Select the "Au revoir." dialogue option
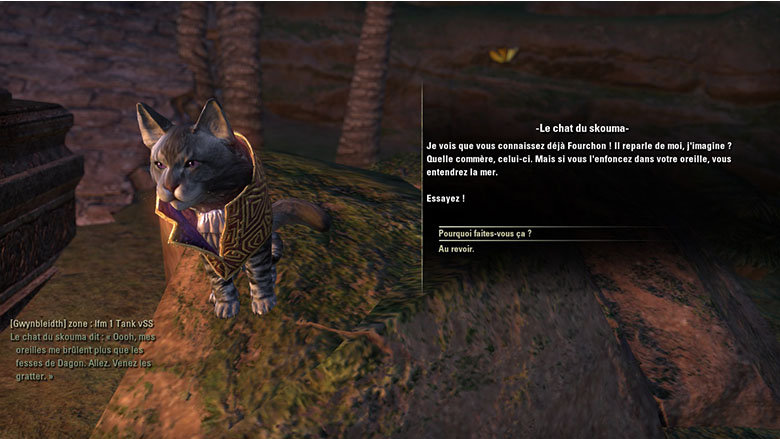Screen dimensions: 780x439 (x=457, y=249)
